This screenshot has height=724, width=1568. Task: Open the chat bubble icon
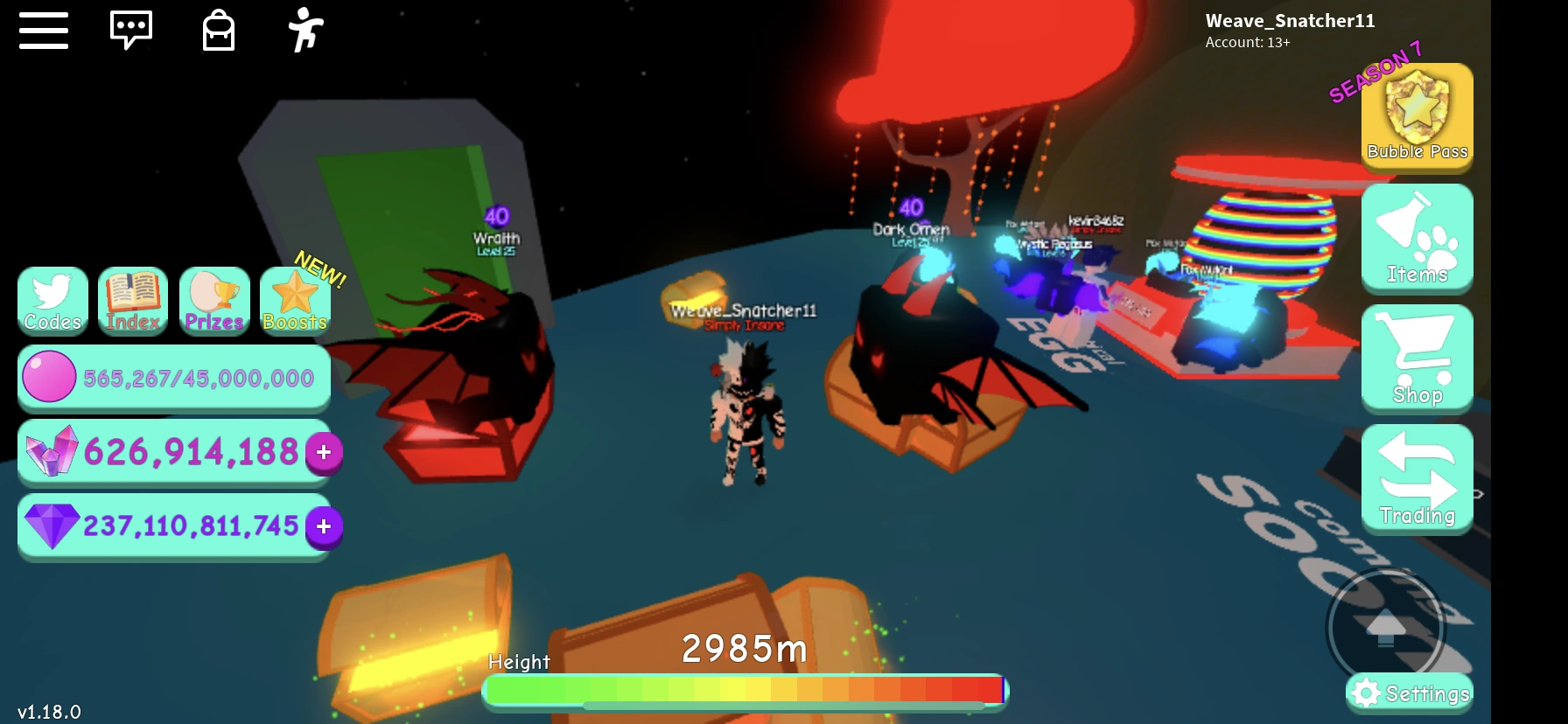(131, 29)
